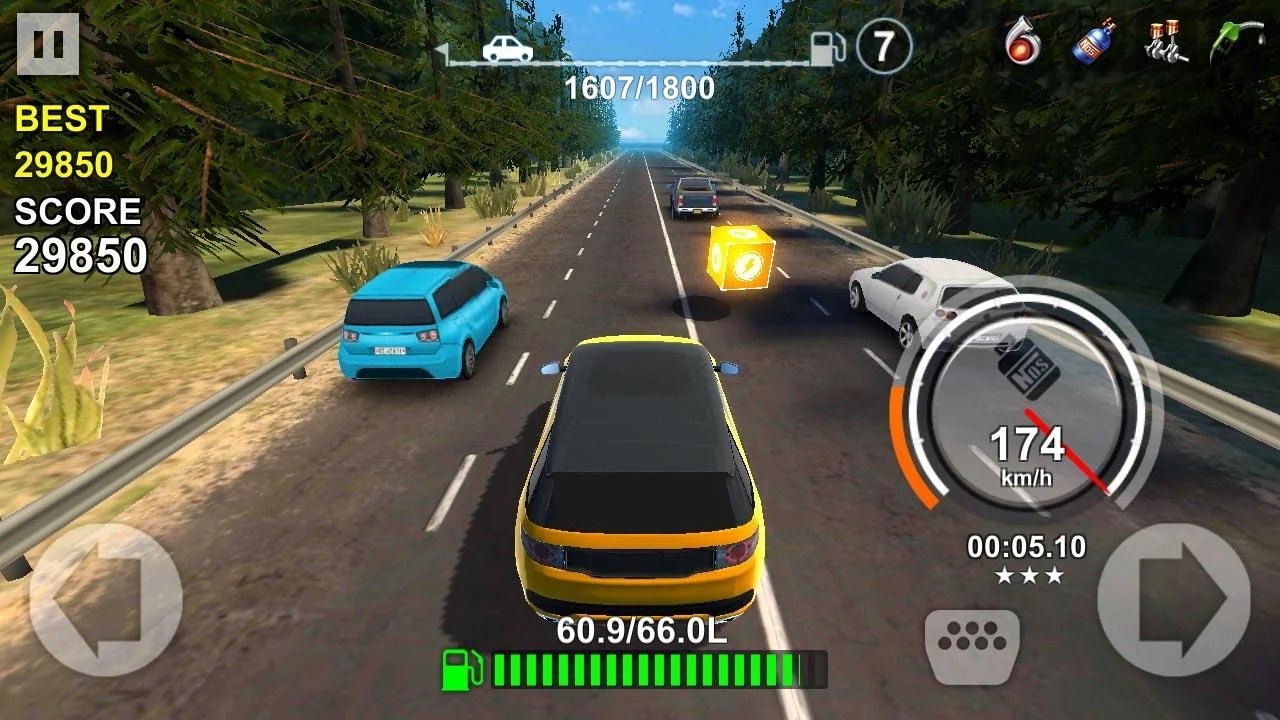1280x720 pixels.
Task: Activate the NOS boost in the speedometer
Action: coord(1027,368)
